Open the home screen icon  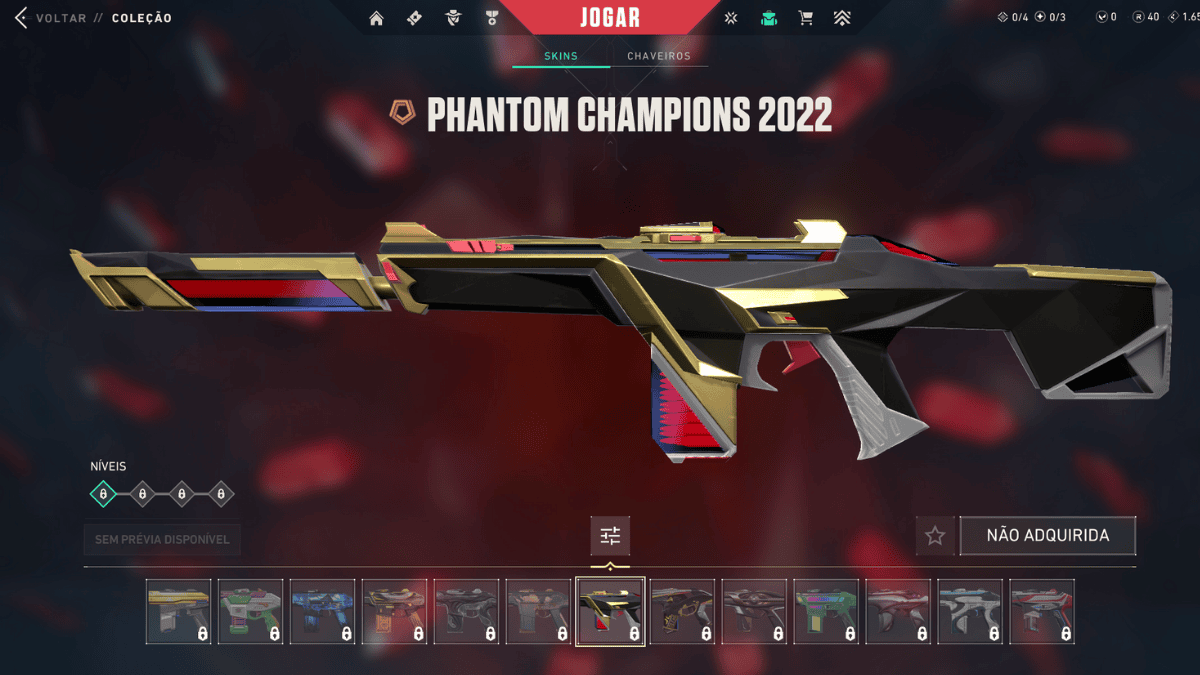tap(376, 18)
